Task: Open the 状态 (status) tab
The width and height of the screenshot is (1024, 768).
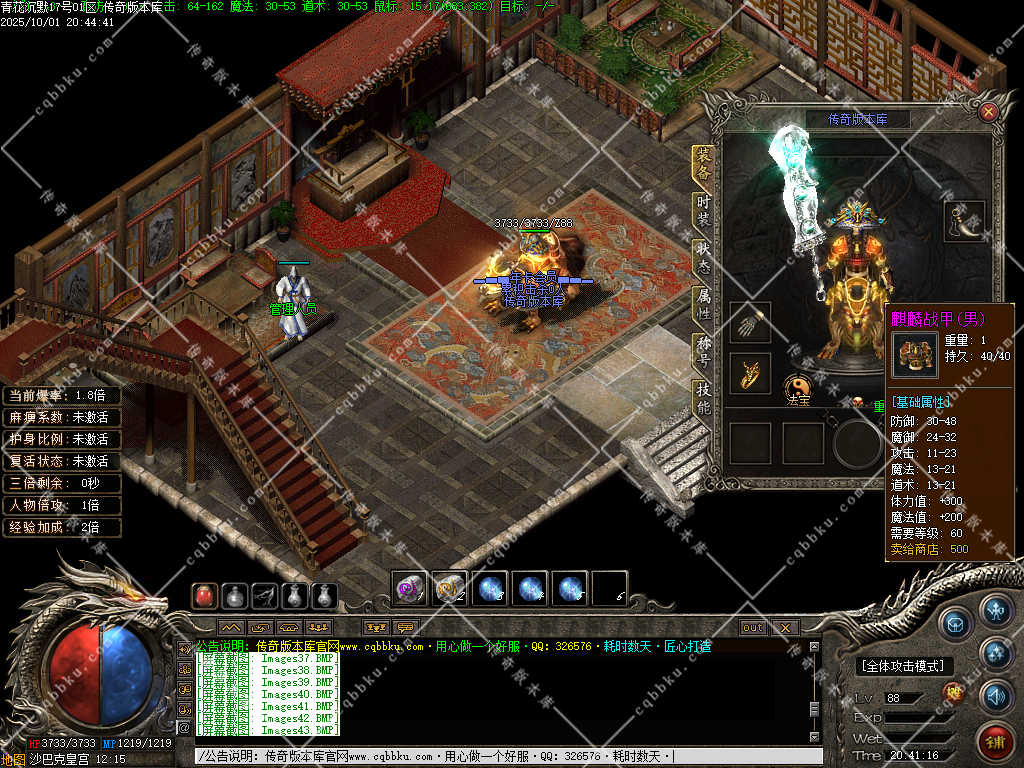Action: (704, 257)
